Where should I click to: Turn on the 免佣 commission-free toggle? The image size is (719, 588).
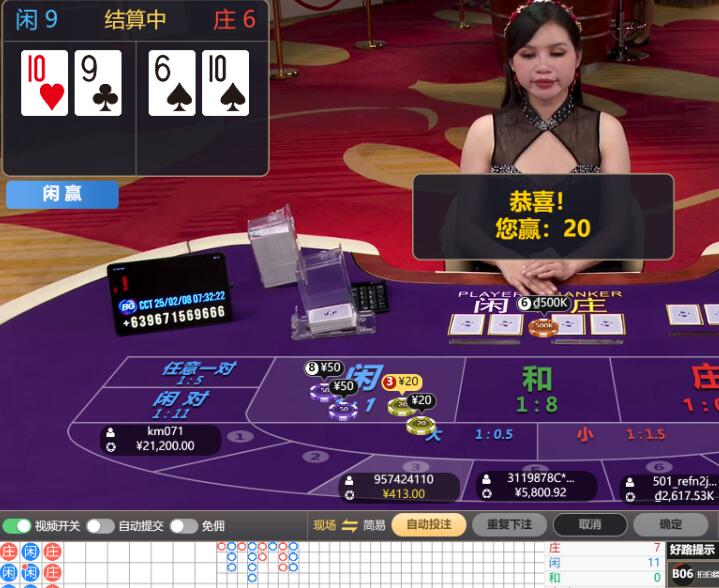pos(183,525)
